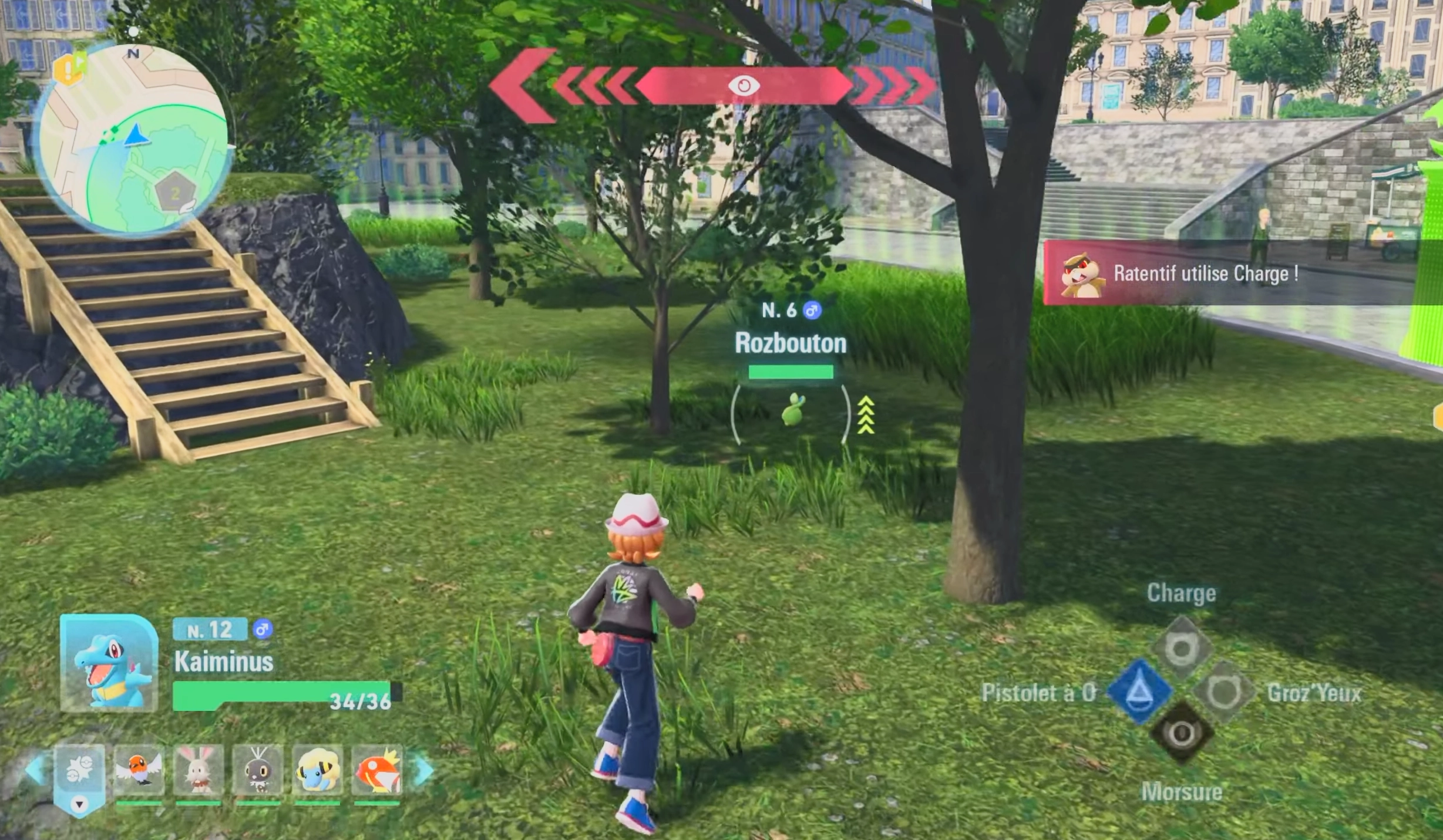
Task: Click the red eye alert indicator
Action: click(743, 86)
